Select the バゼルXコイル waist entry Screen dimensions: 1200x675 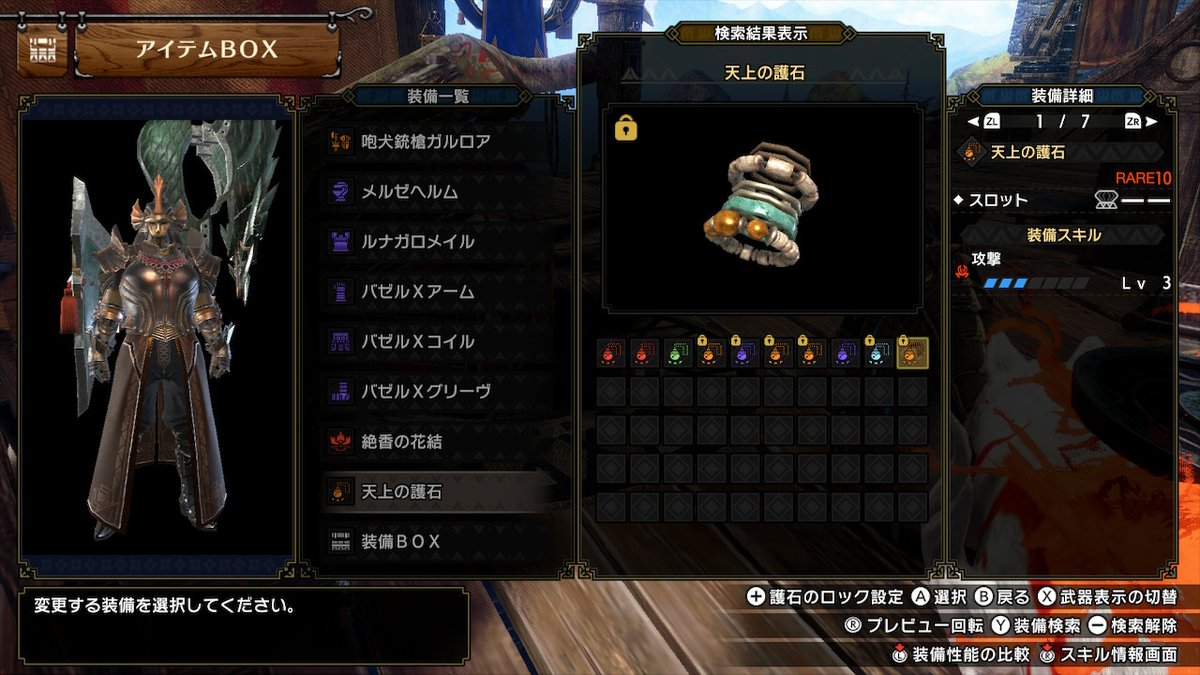[x=417, y=342]
